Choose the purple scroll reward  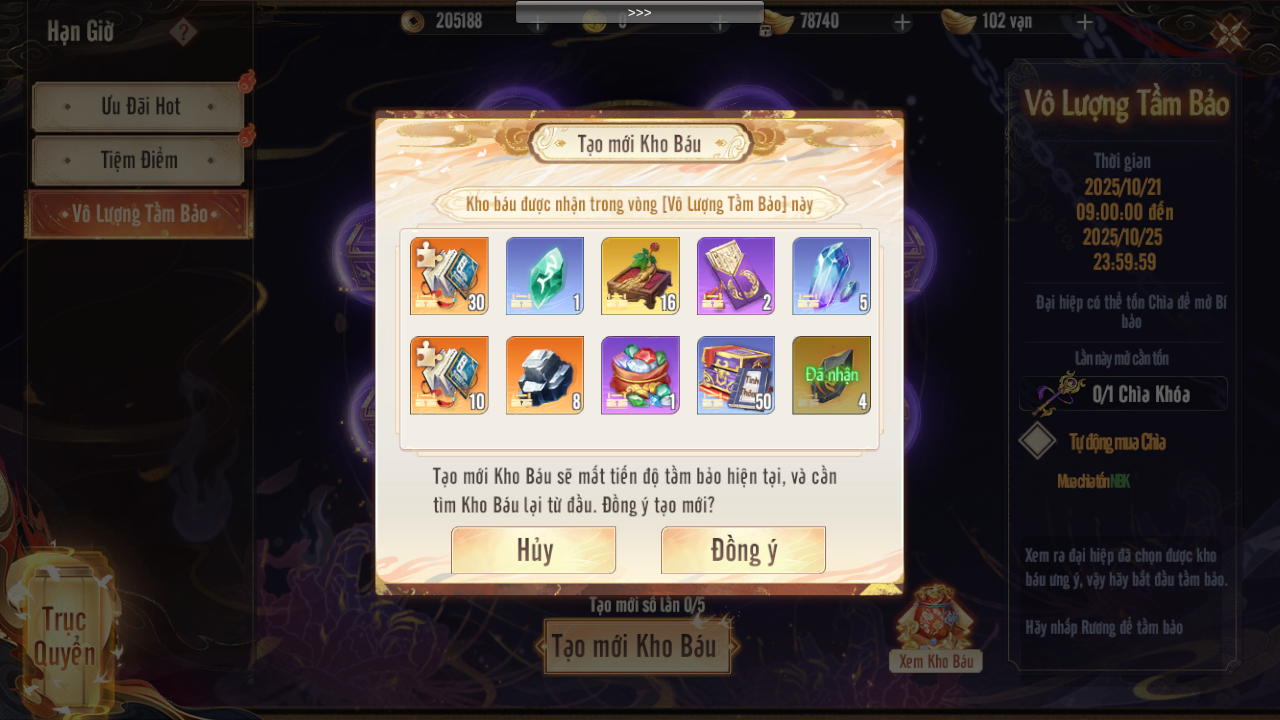tap(736, 276)
